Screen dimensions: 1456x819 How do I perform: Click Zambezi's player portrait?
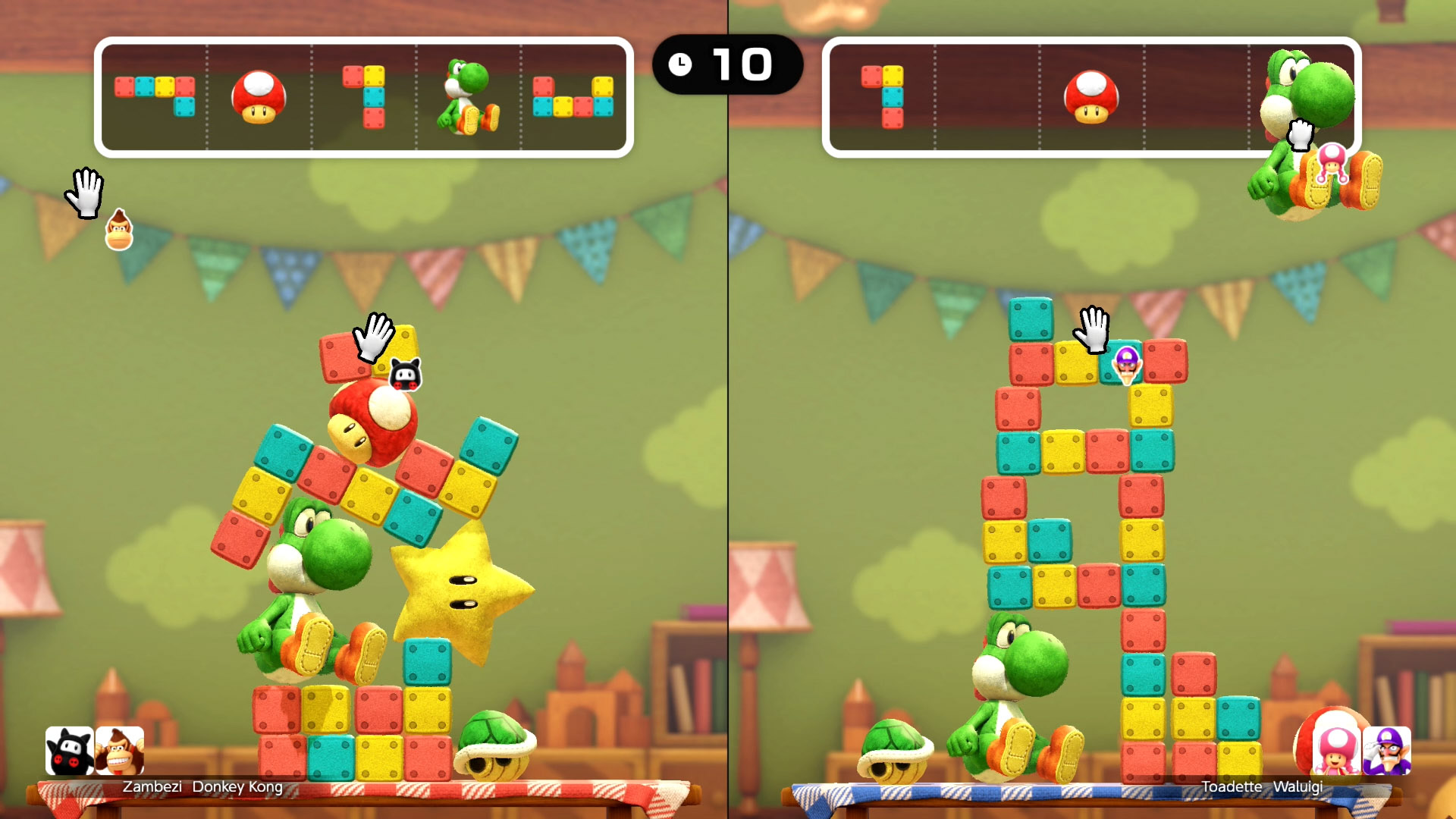coord(70,751)
